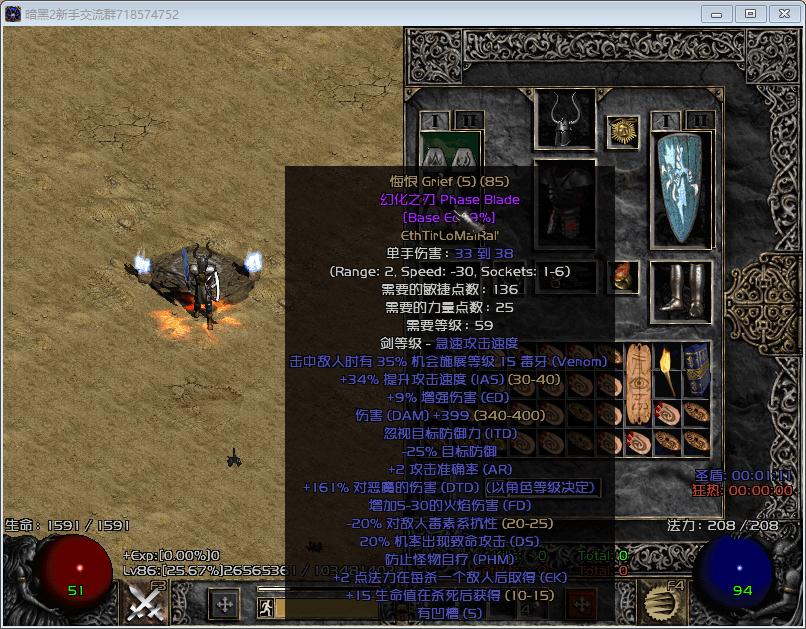
Task: Click the crossed-arrows belt button
Action: [x=223, y=604]
